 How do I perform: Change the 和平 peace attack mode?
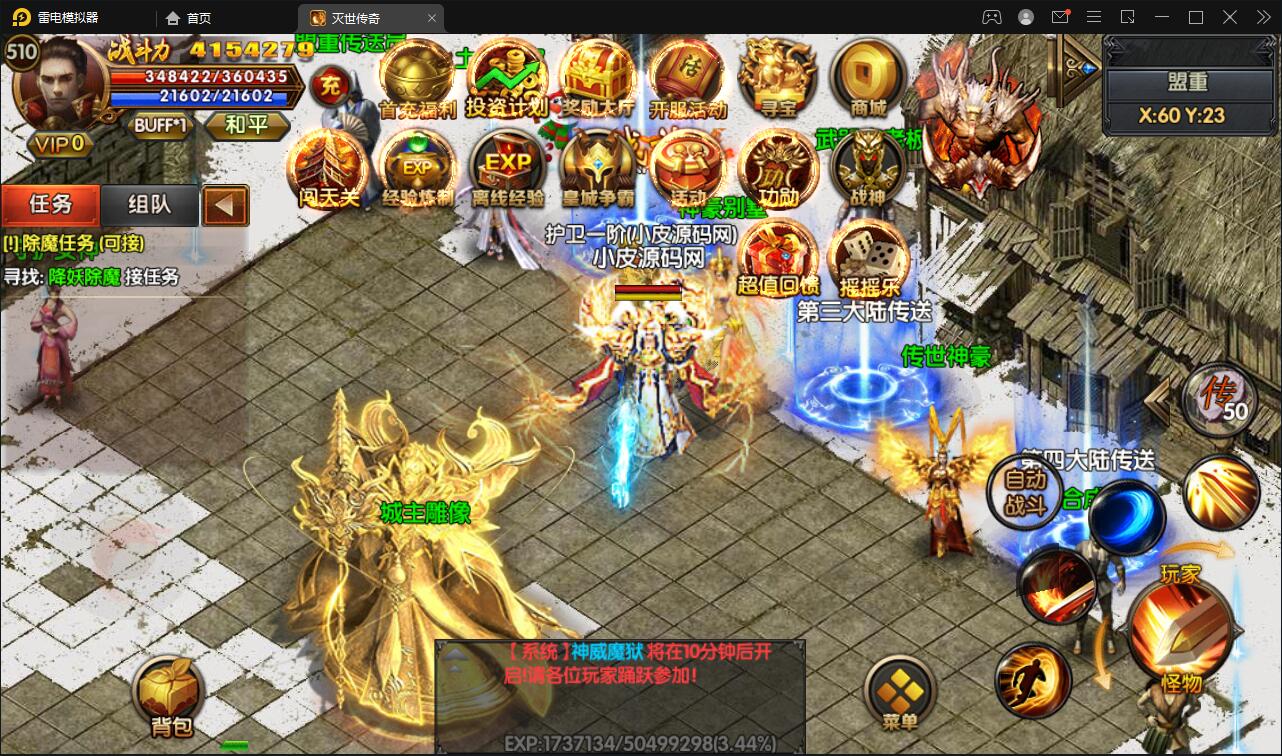tap(246, 125)
